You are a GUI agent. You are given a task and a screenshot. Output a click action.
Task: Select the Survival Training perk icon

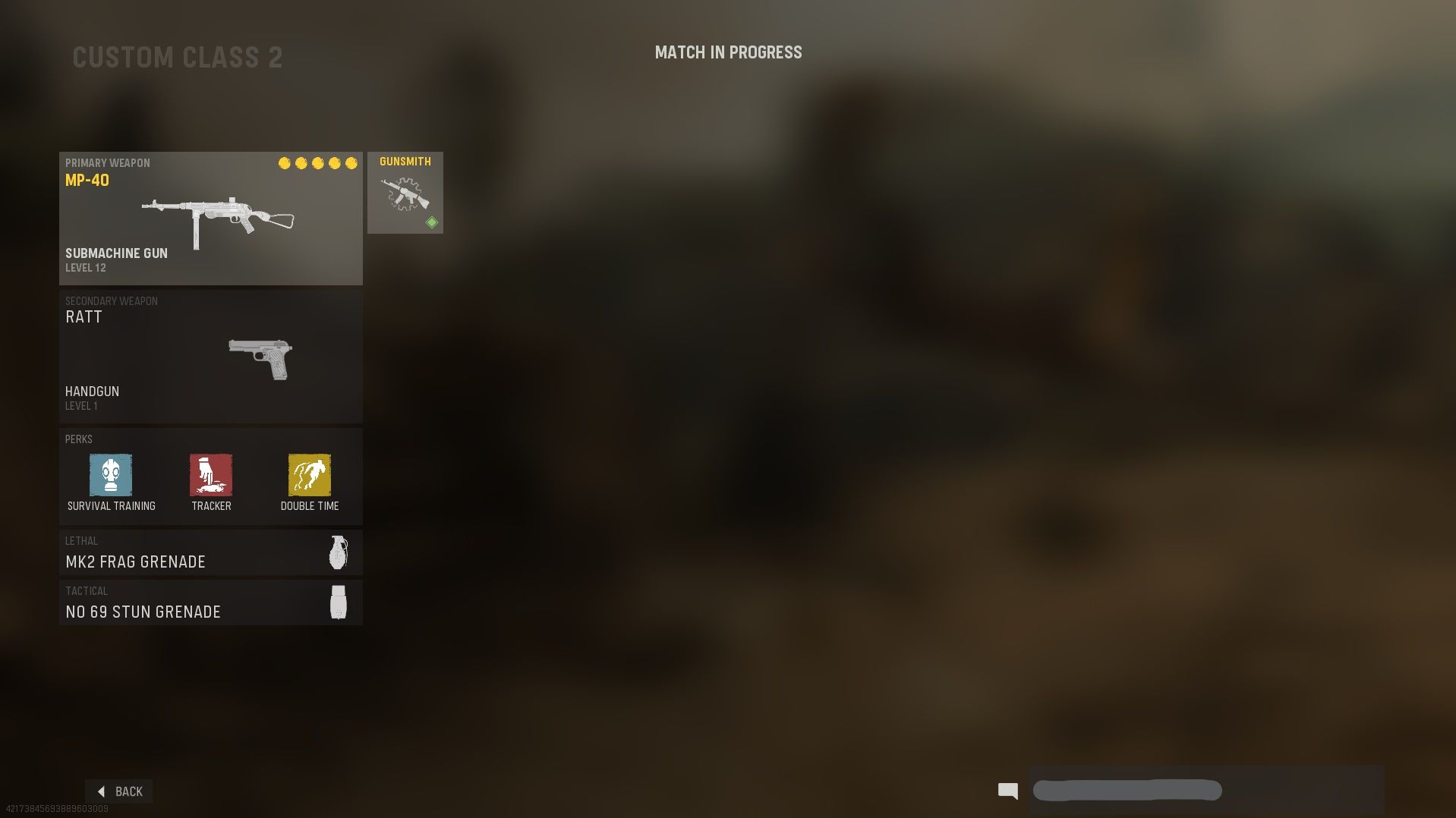tap(111, 477)
